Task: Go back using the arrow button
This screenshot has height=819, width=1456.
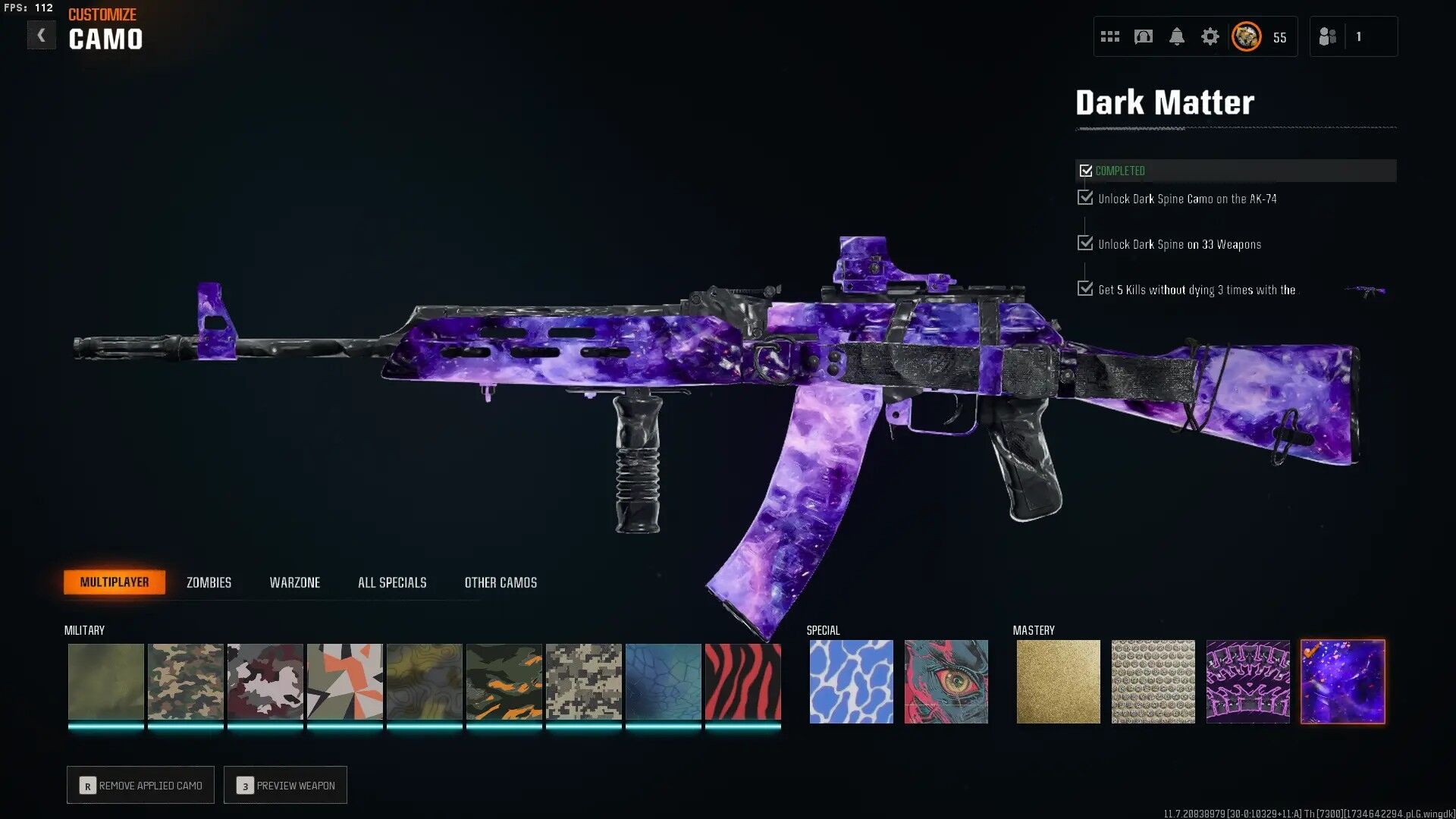Action: click(41, 36)
